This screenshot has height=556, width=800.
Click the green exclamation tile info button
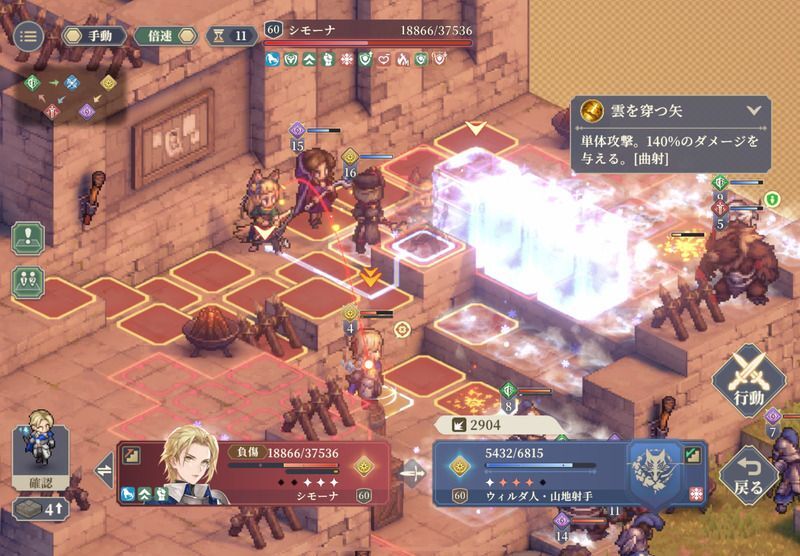28,240
